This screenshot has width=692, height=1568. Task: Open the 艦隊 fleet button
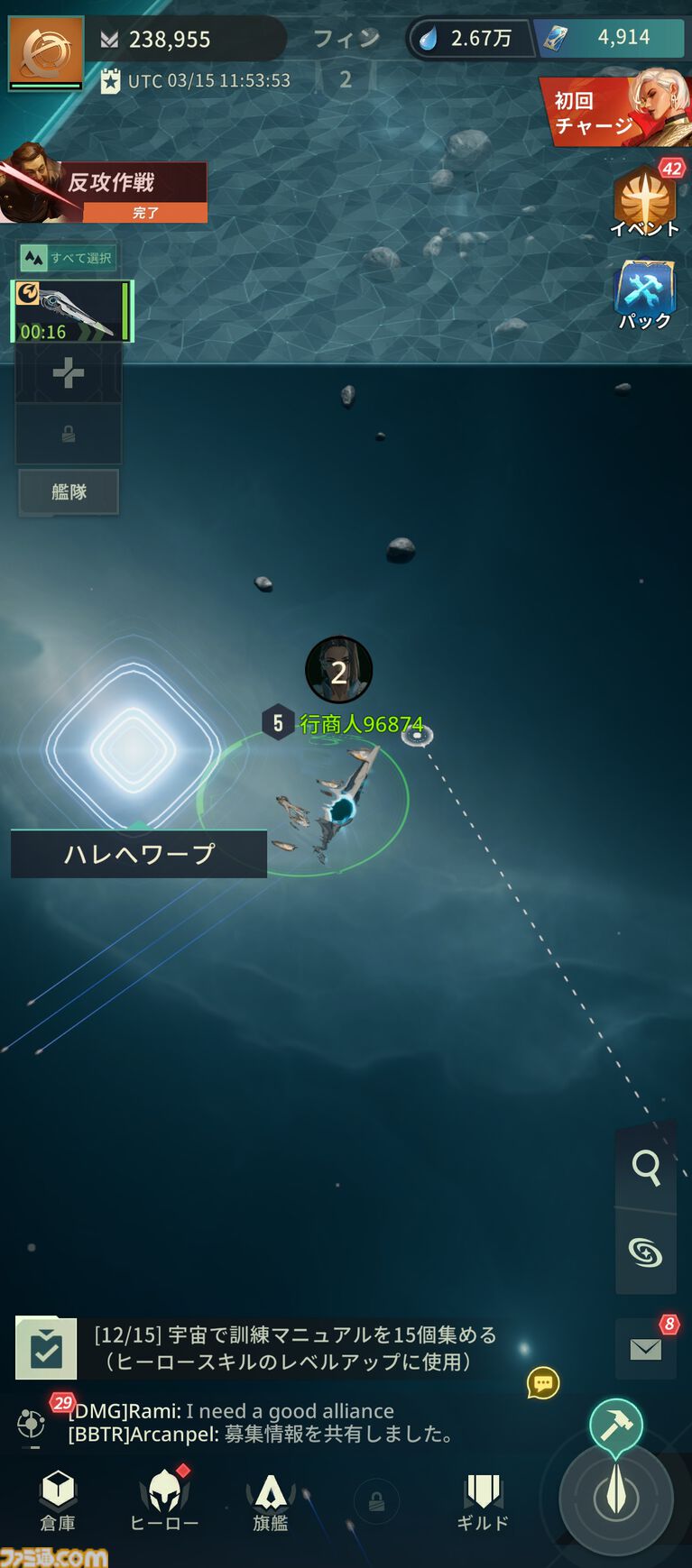pos(69,491)
